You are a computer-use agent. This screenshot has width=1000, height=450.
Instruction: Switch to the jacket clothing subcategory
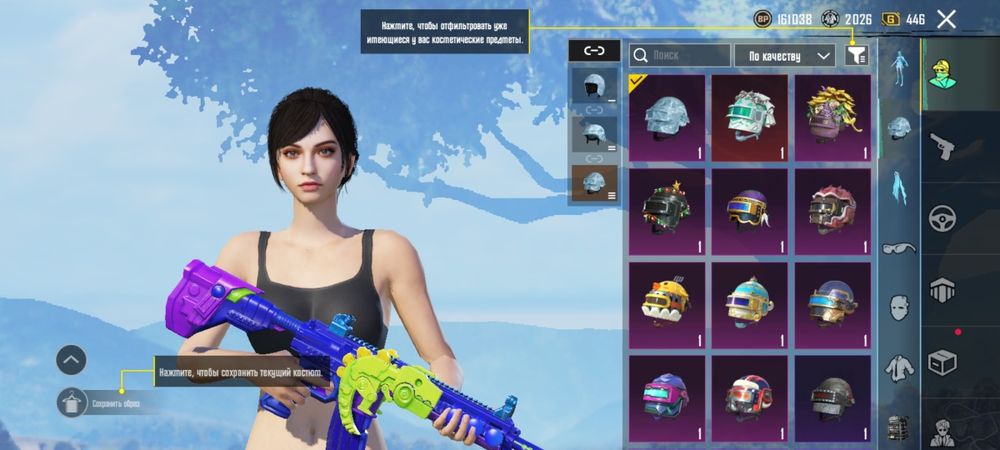[x=899, y=366]
